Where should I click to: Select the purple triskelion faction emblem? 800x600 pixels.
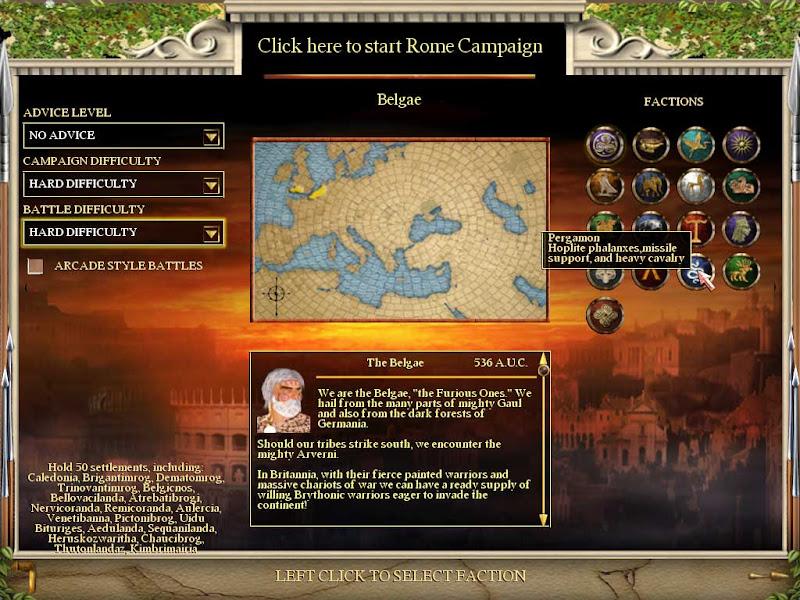[x=604, y=144]
